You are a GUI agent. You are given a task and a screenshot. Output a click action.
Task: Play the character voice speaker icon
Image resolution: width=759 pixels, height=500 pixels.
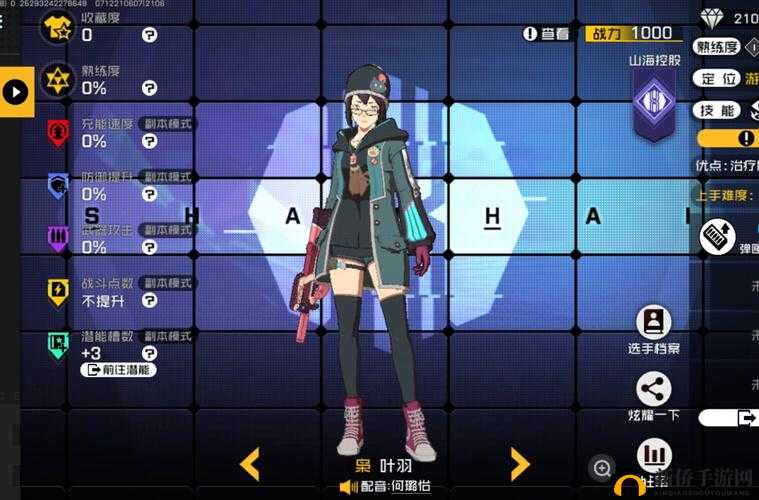point(348,487)
